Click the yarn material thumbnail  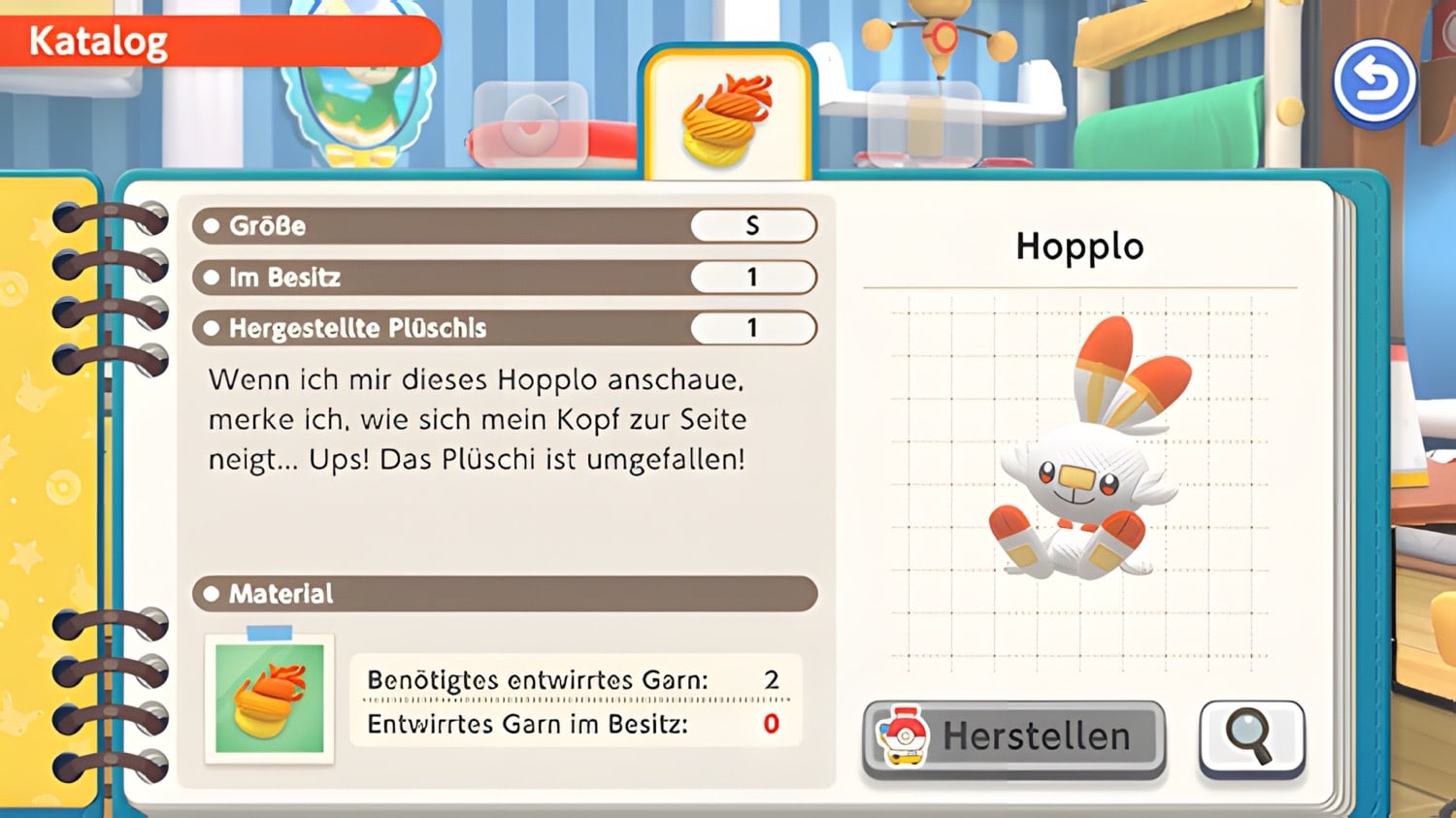click(270, 699)
